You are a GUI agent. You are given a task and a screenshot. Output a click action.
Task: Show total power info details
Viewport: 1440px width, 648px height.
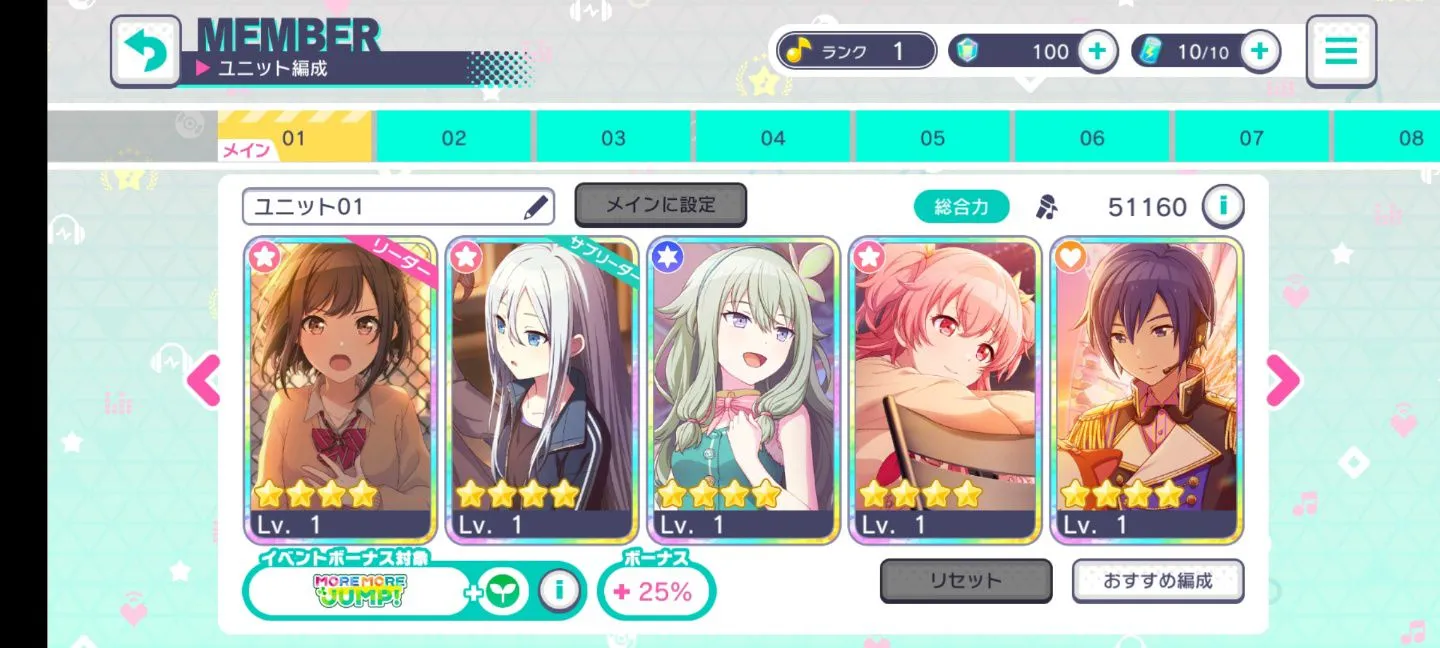tap(1222, 207)
